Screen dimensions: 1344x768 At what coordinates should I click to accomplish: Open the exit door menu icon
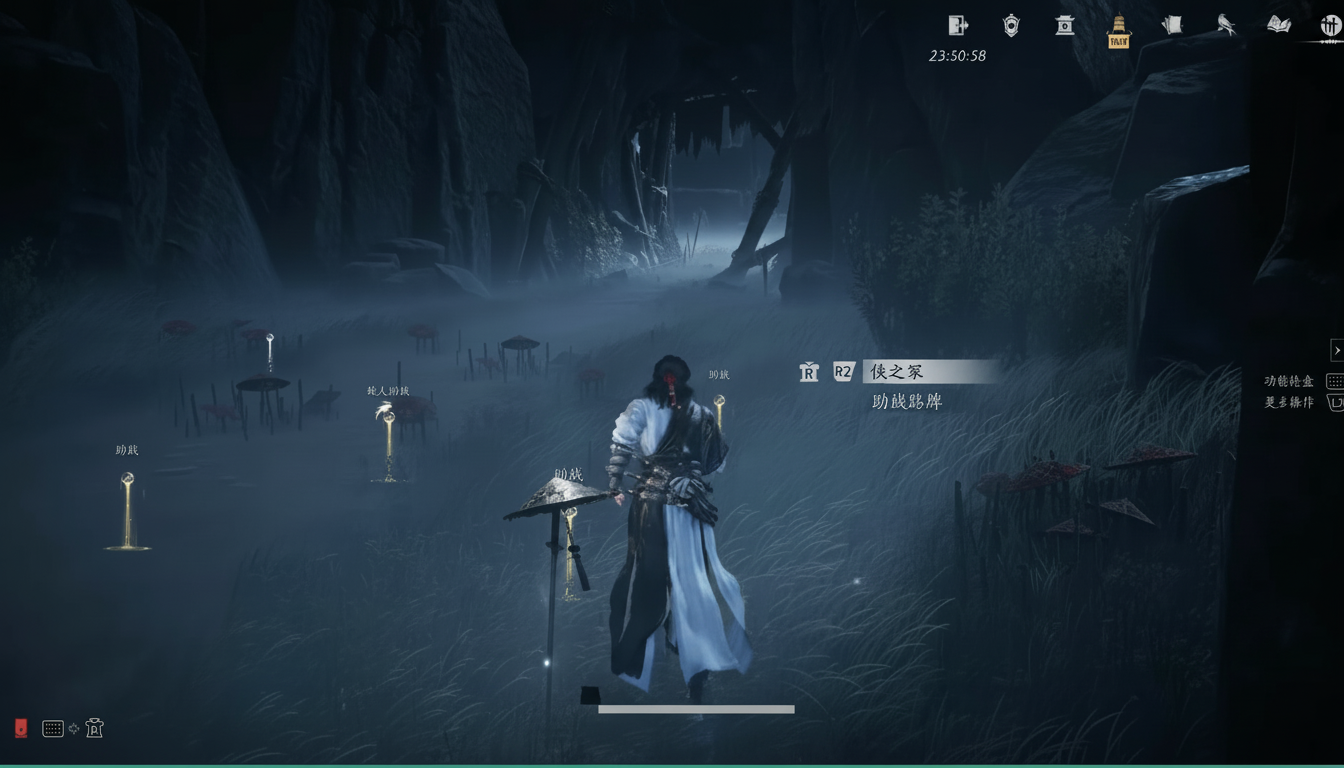pos(957,25)
